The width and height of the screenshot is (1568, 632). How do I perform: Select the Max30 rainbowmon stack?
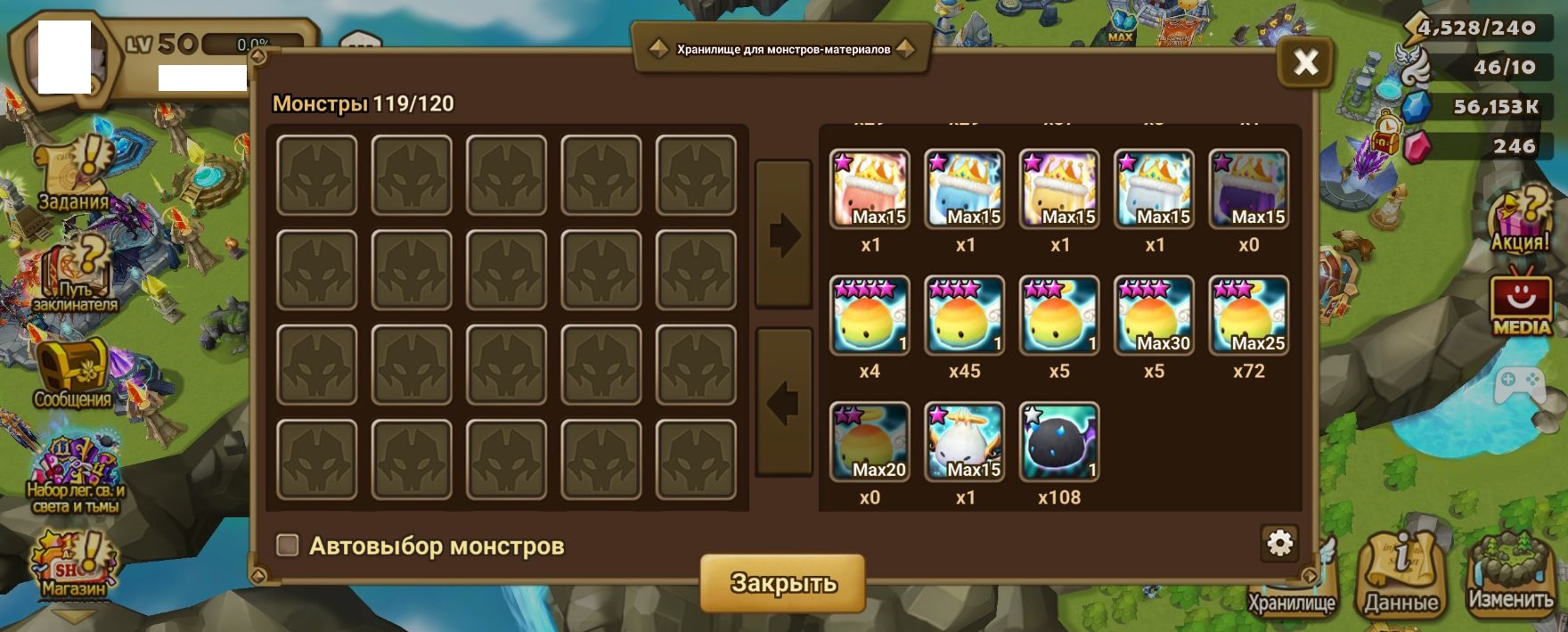coord(1154,316)
